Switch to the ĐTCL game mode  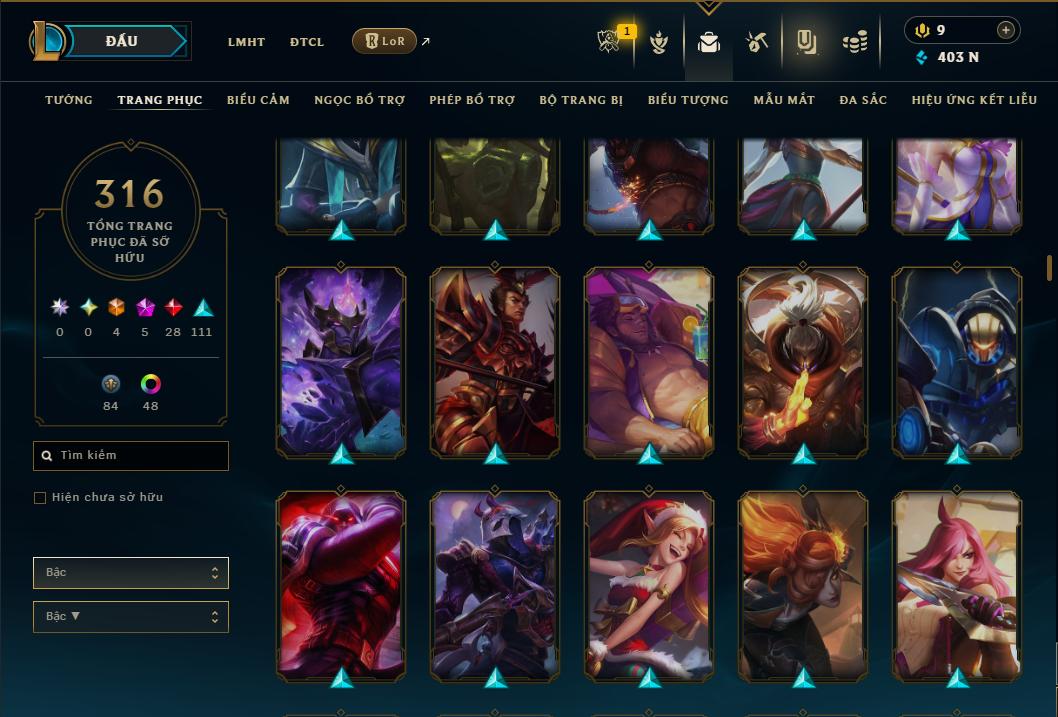click(x=307, y=42)
